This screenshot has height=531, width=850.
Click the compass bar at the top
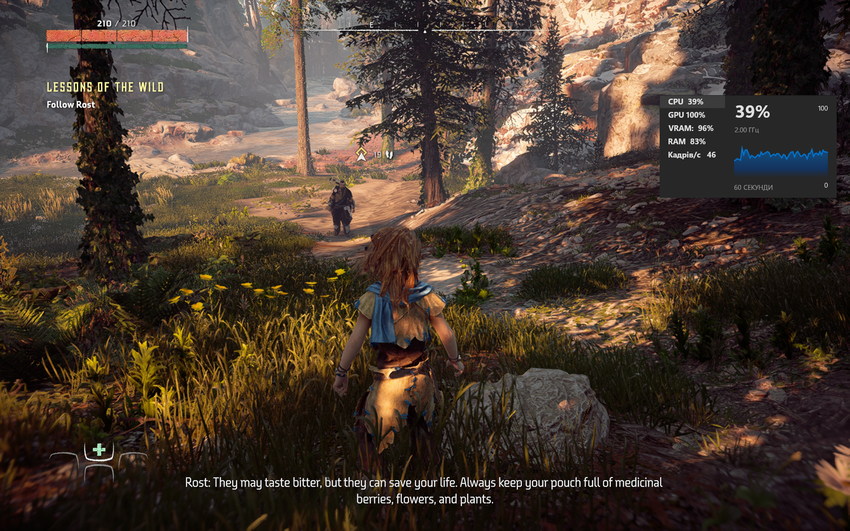[425, 30]
